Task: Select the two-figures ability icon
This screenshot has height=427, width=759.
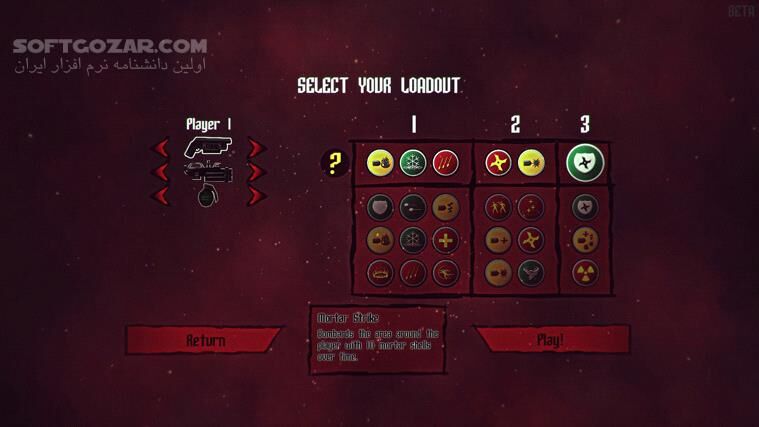Action: click(497, 208)
